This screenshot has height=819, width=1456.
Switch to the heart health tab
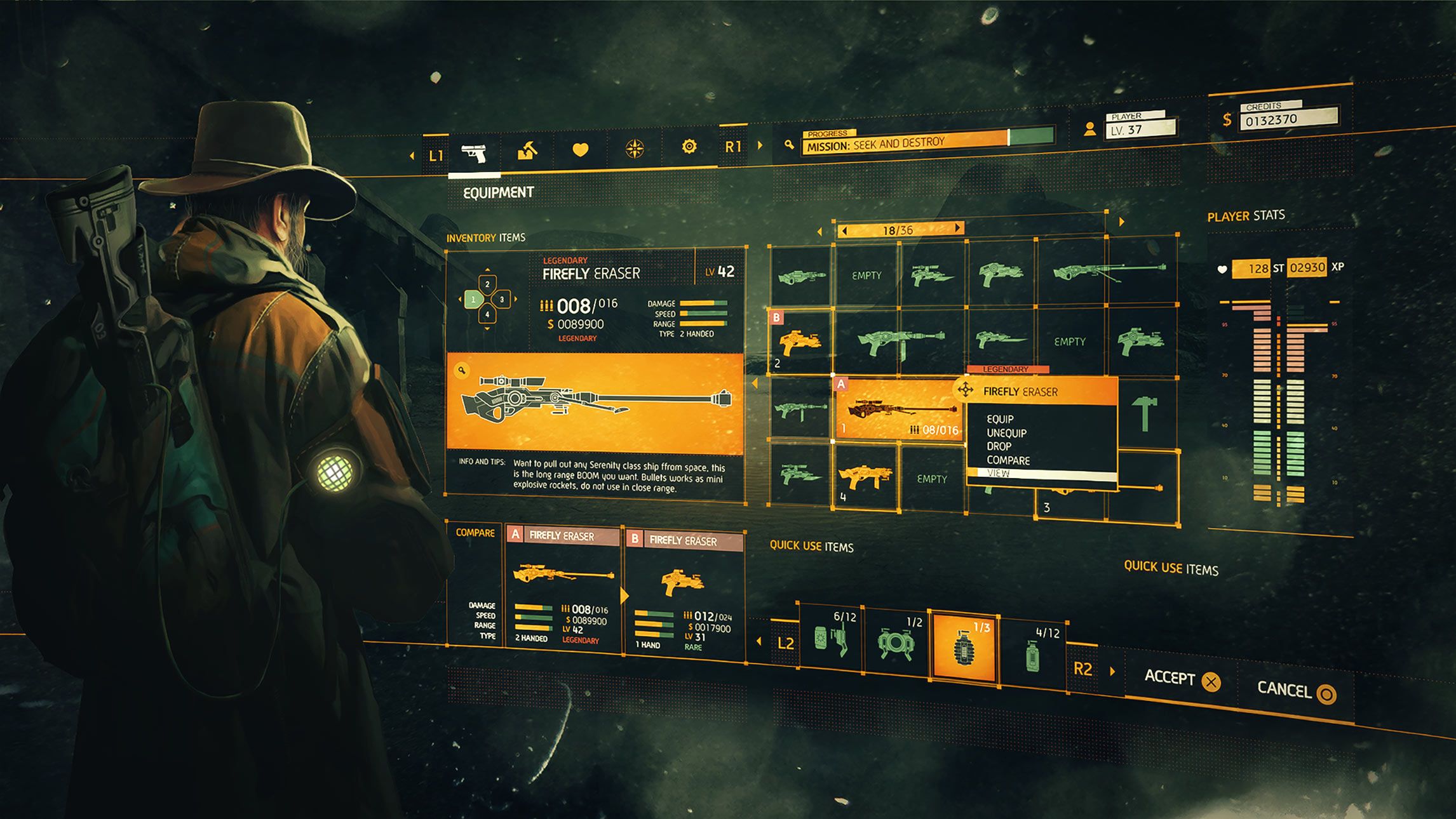click(581, 150)
